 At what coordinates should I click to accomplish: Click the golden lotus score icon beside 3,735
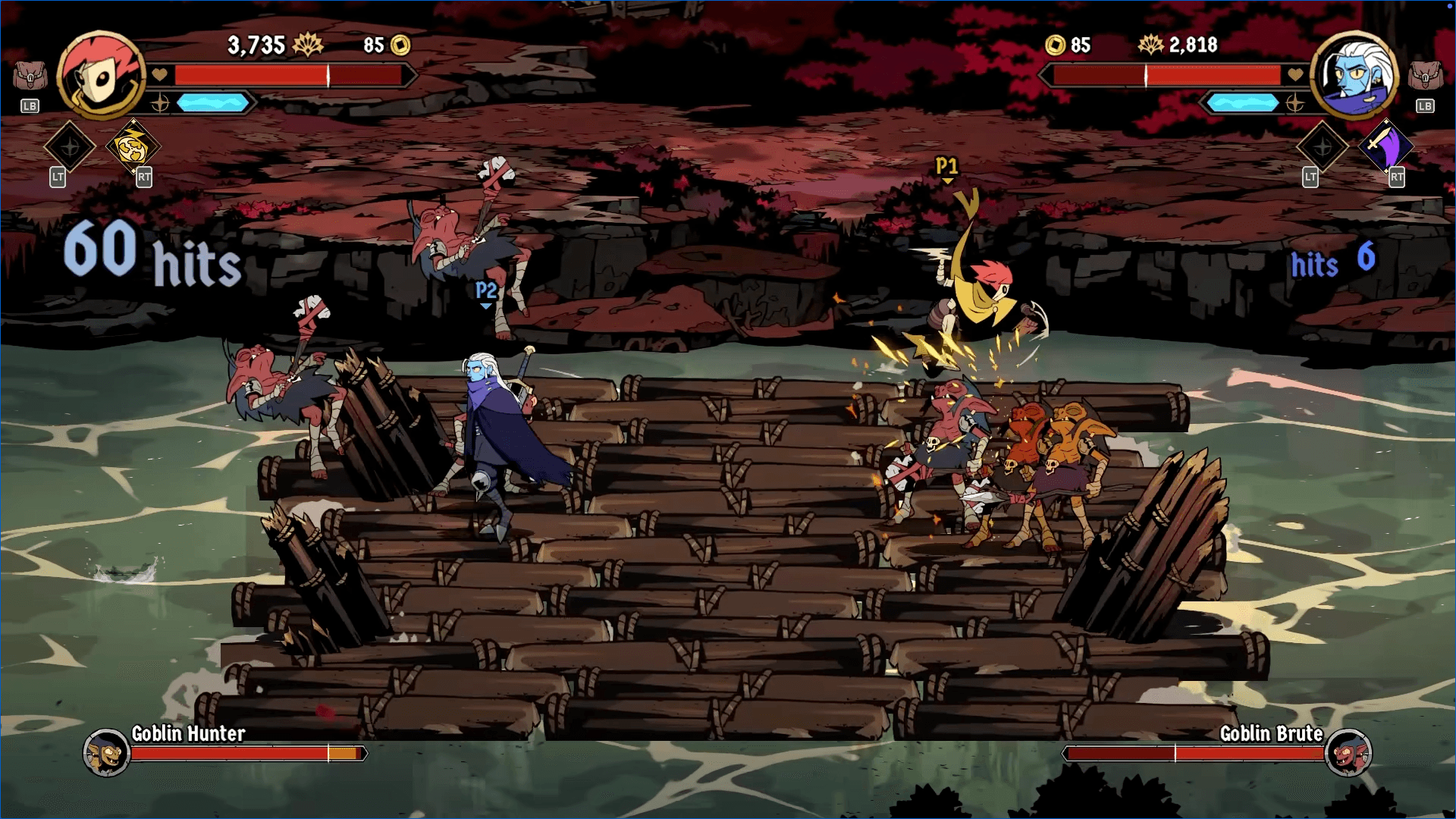coord(308,45)
